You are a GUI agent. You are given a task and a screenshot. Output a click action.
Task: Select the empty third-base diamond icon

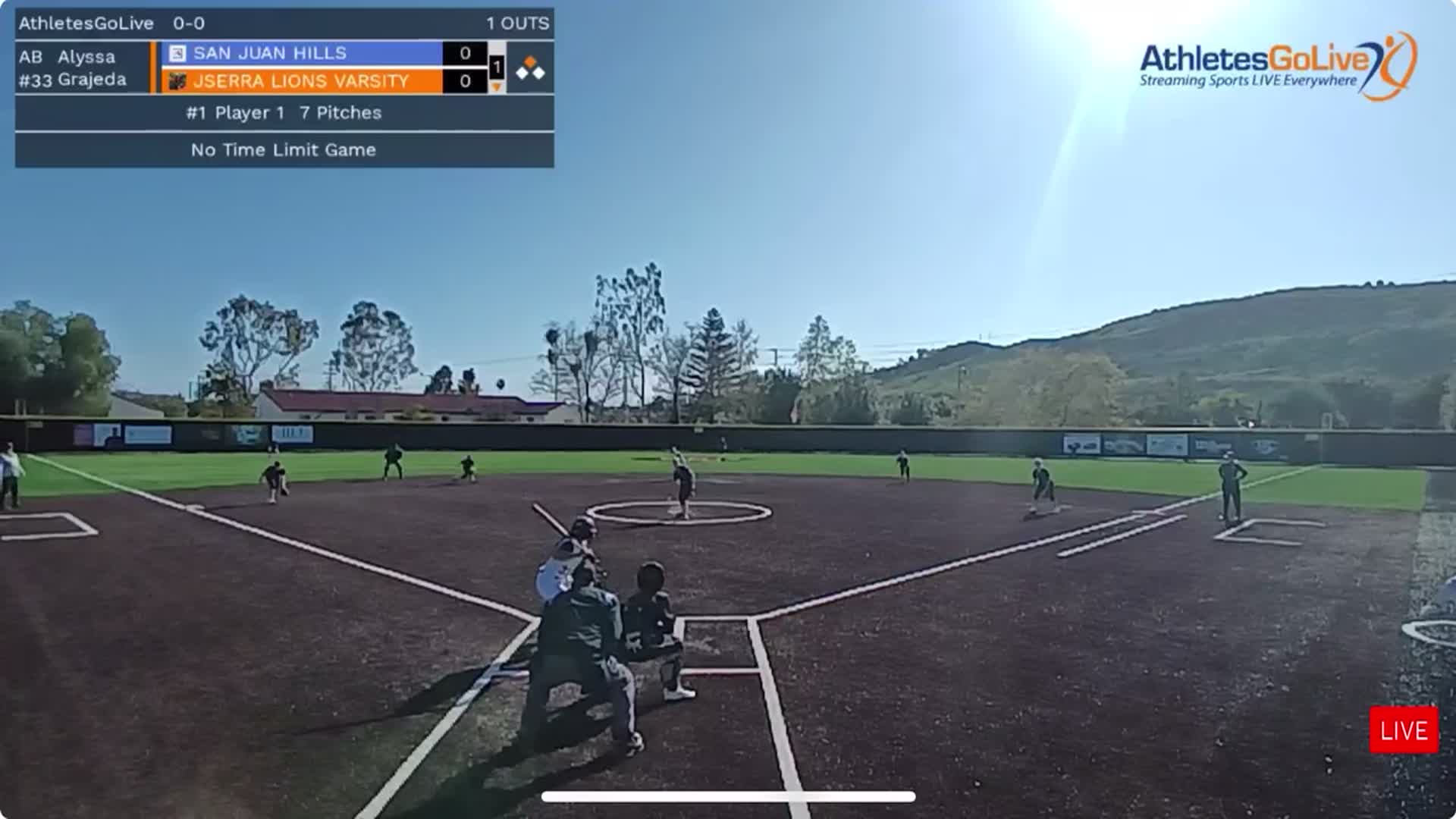click(x=522, y=73)
